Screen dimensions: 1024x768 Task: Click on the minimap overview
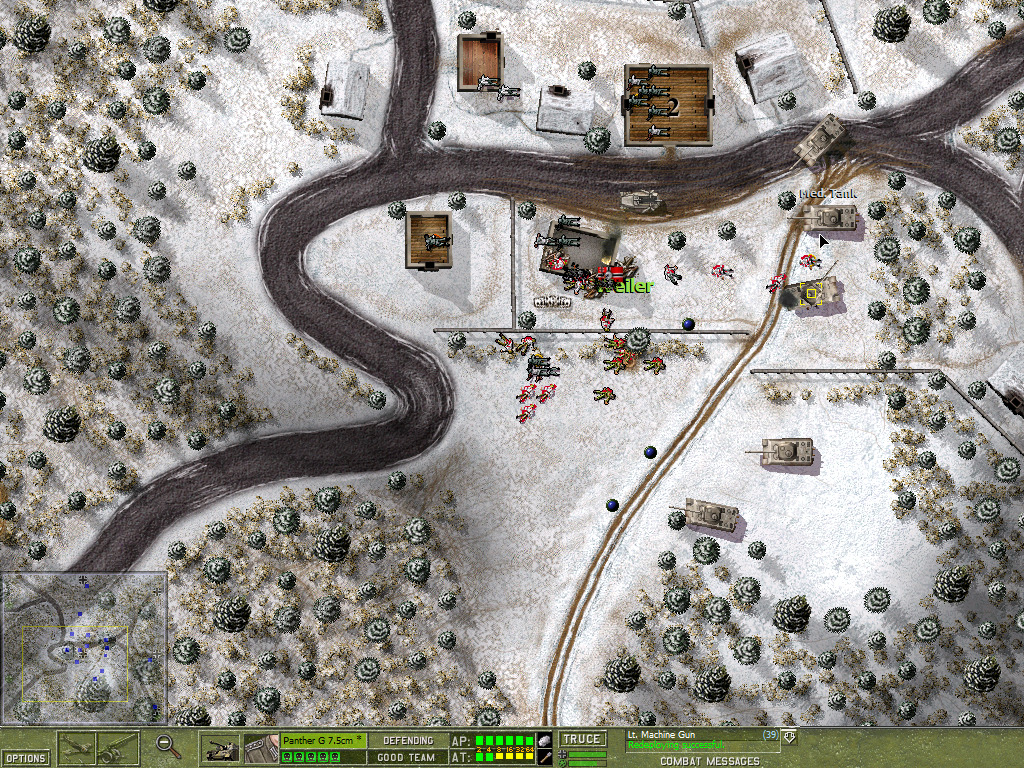click(83, 647)
